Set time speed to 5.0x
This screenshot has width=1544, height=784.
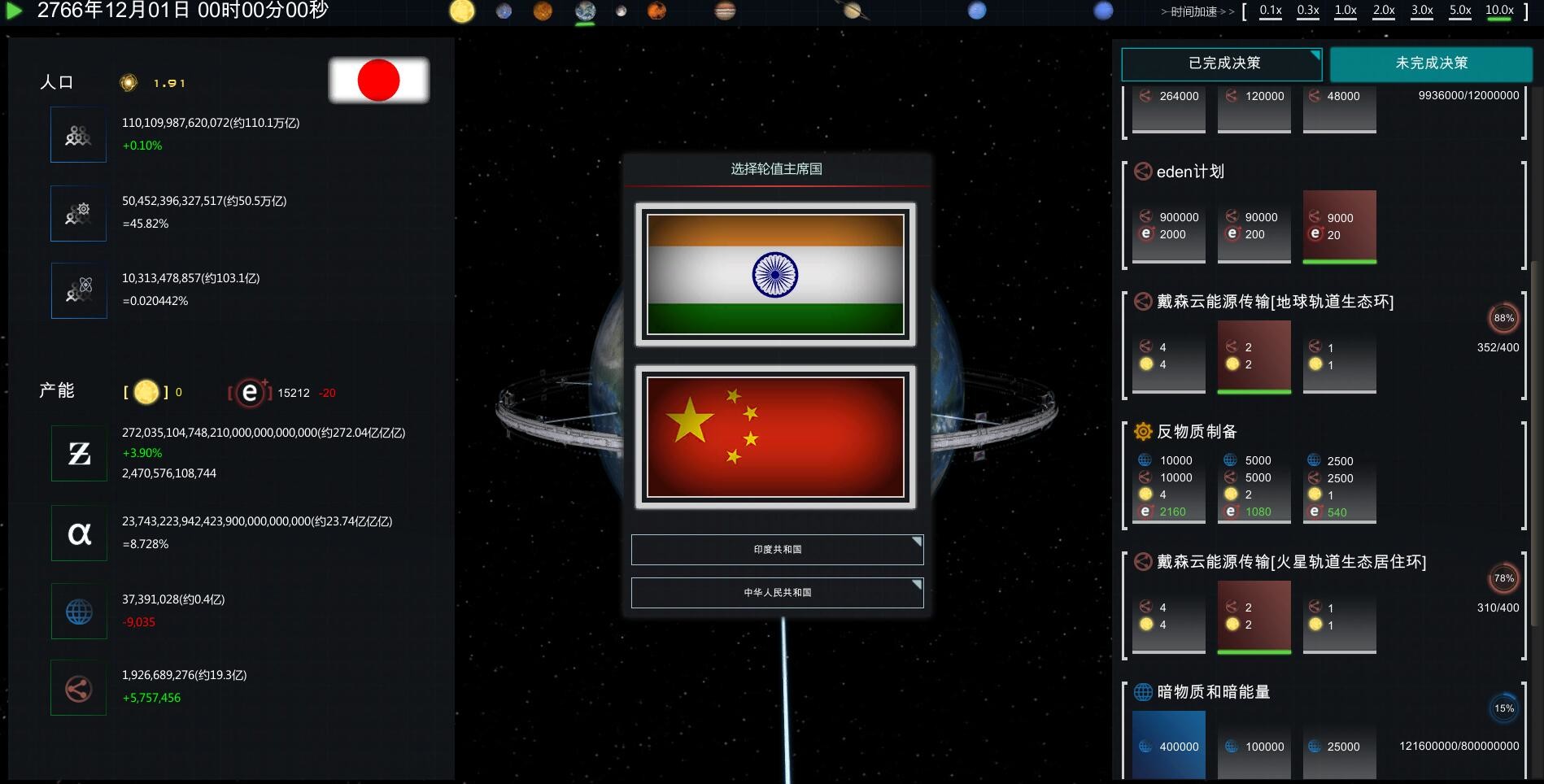[x=1459, y=11]
